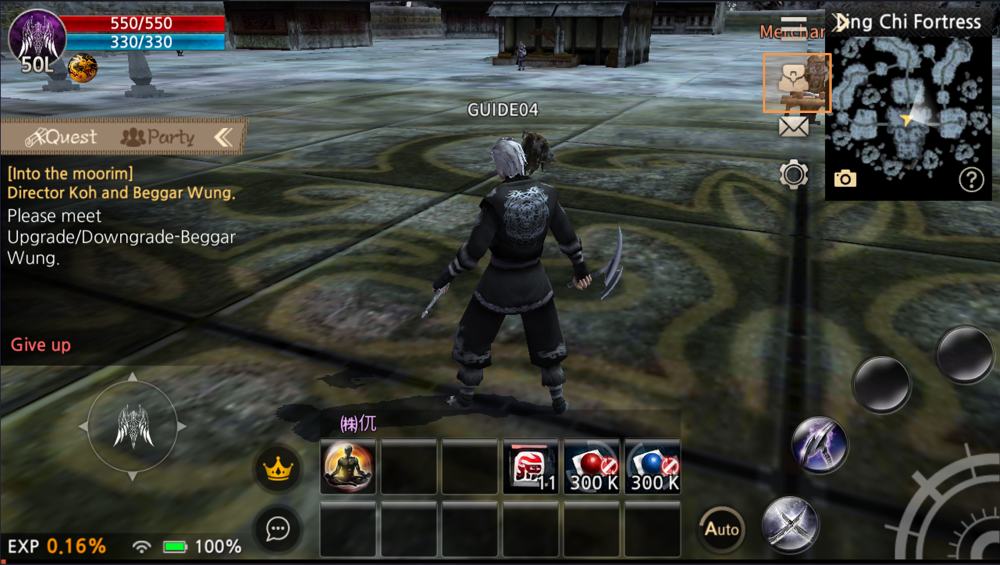Toggle the Auto combat button
Viewport: 1000px width, 565px height.
click(x=720, y=529)
